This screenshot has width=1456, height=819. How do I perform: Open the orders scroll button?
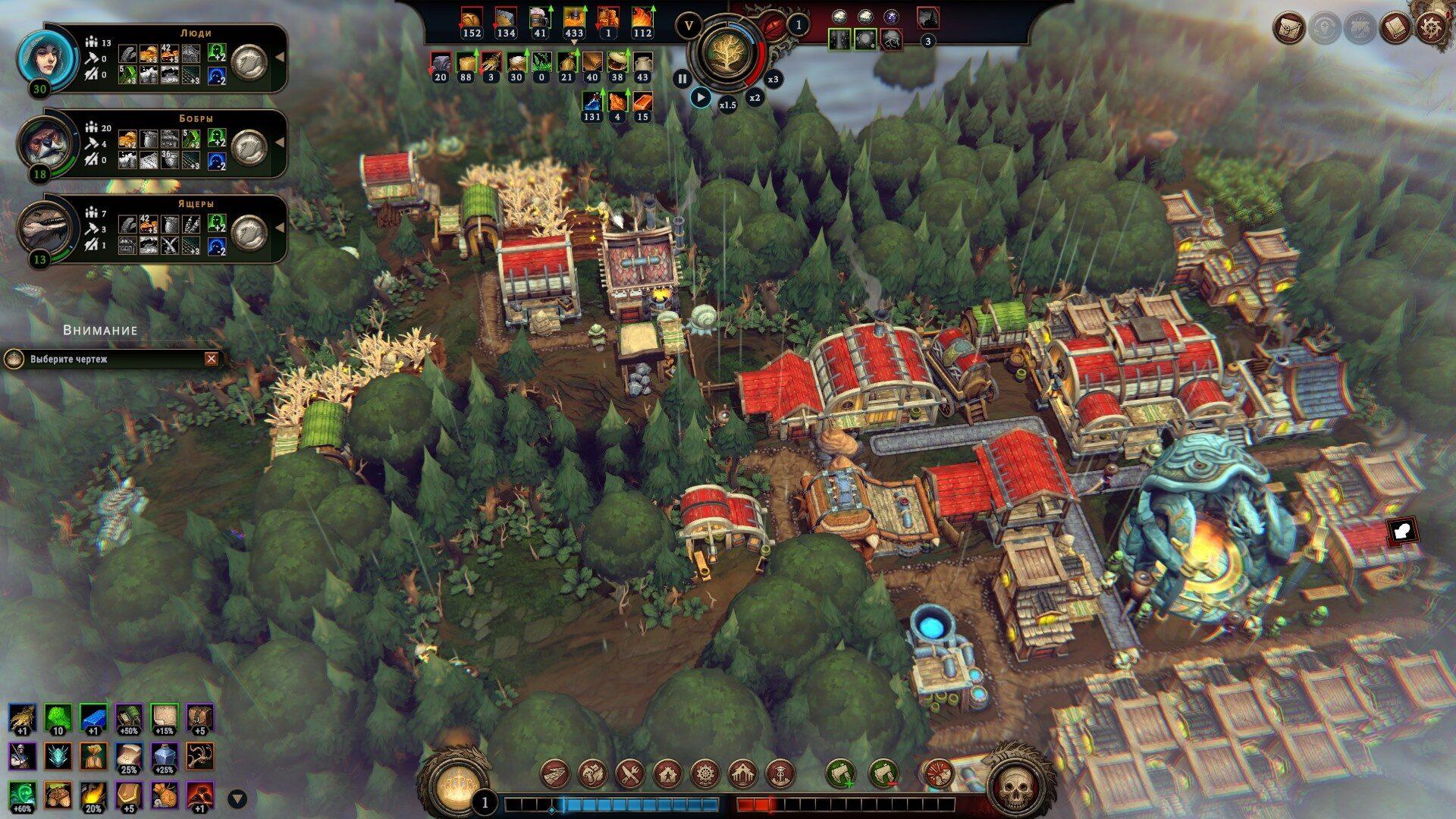tap(1288, 28)
